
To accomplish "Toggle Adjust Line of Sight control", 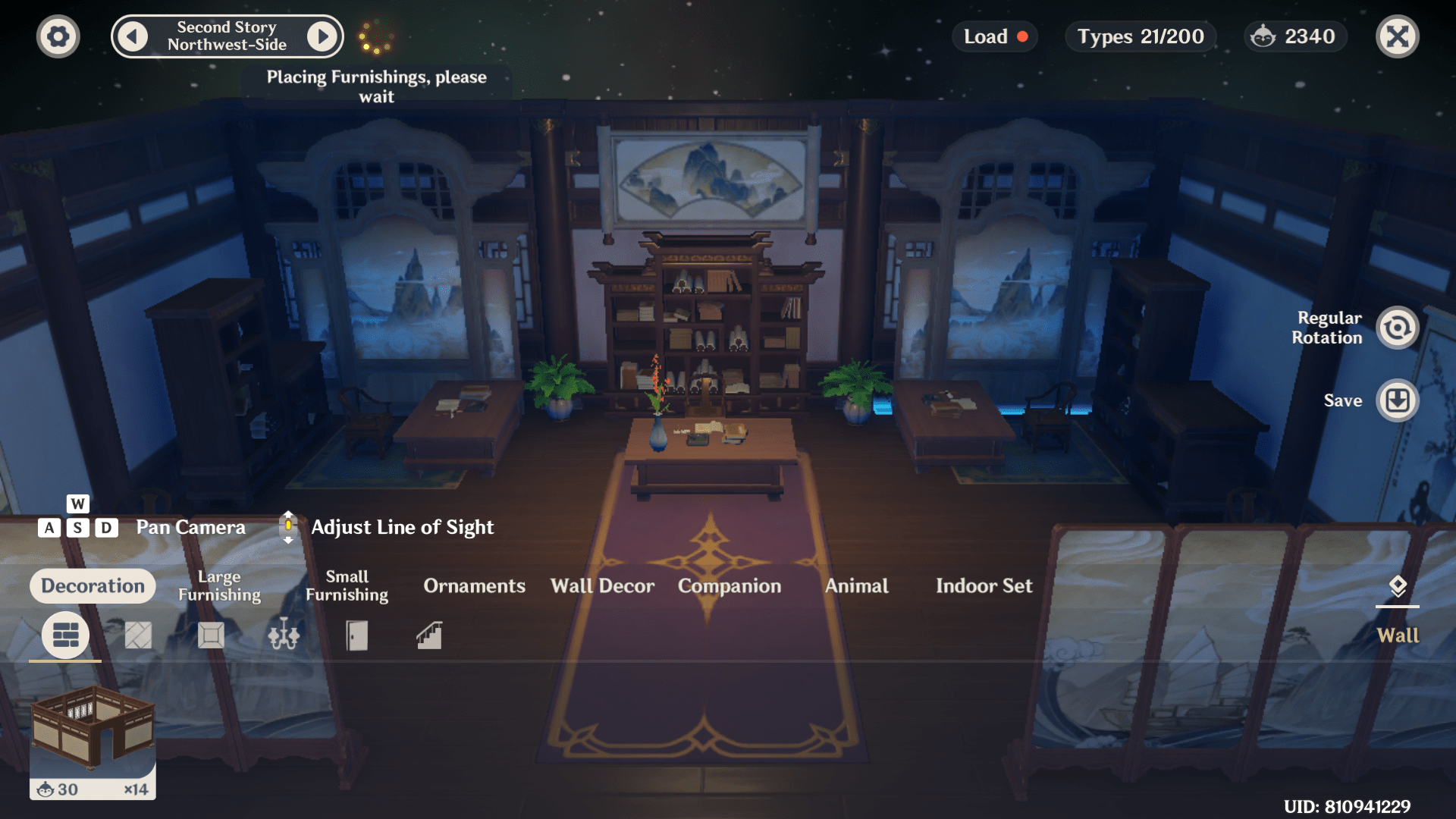I will point(288,526).
